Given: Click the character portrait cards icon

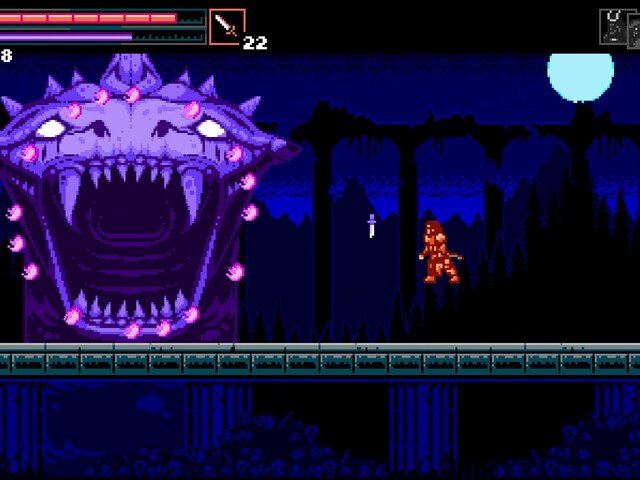Looking at the screenshot, I should 616,27.
